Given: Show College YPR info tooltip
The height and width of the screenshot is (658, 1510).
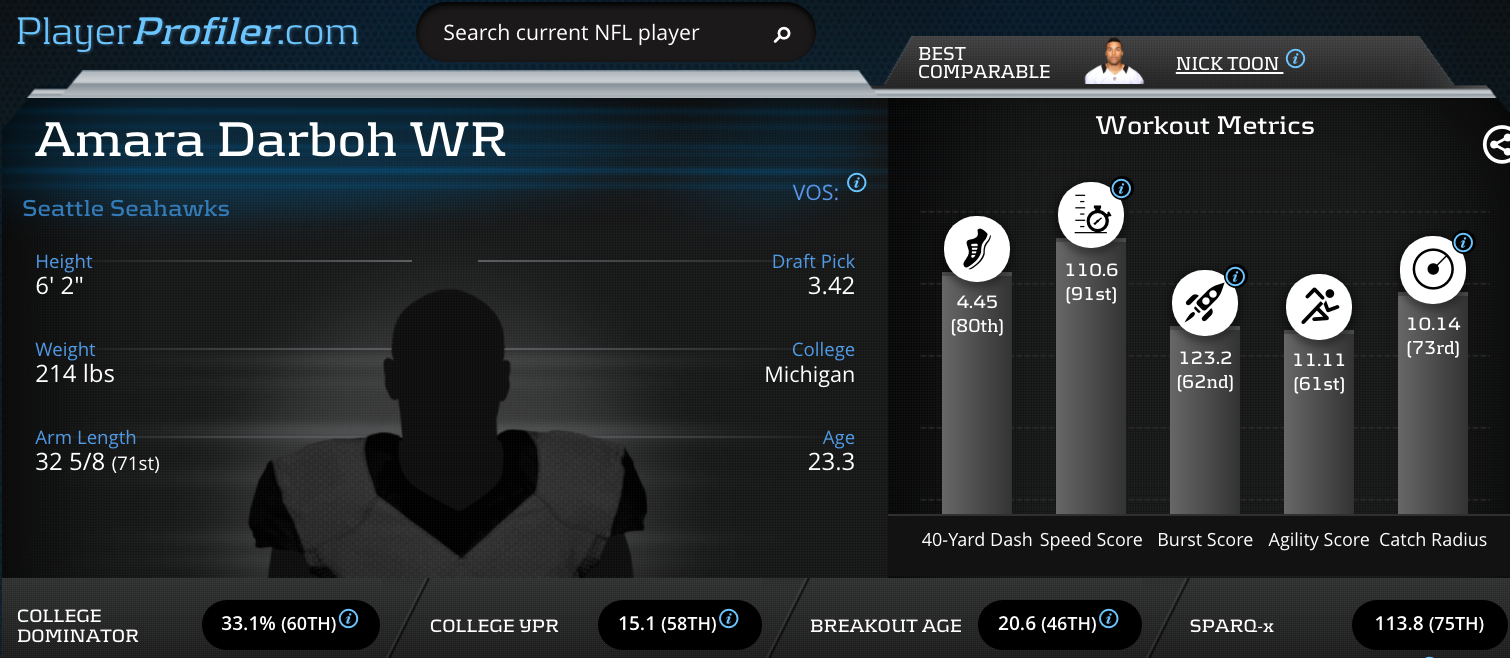Looking at the screenshot, I should [x=728, y=618].
